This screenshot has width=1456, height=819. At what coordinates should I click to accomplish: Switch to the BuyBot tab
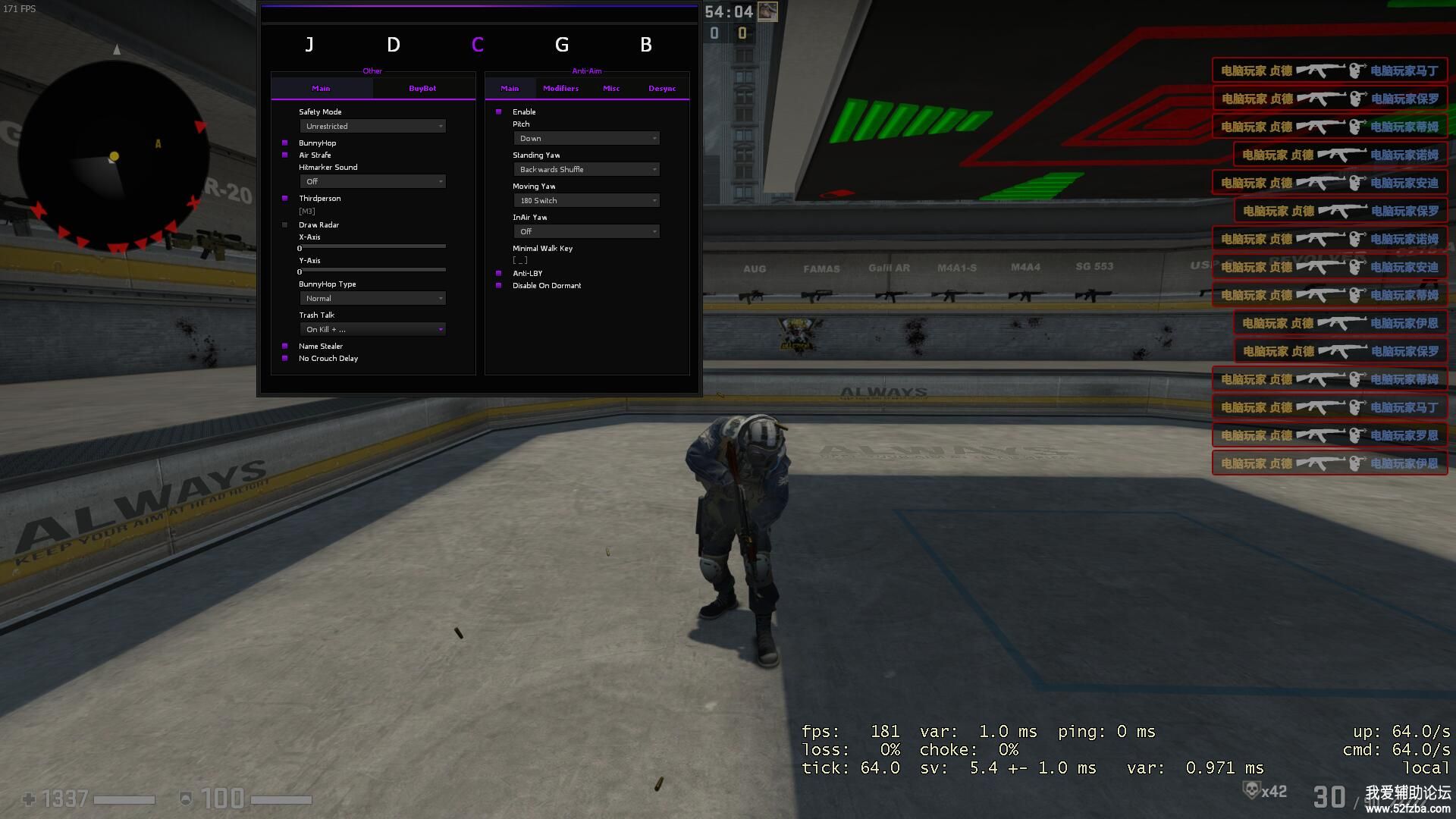pyautogui.click(x=422, y=89)
